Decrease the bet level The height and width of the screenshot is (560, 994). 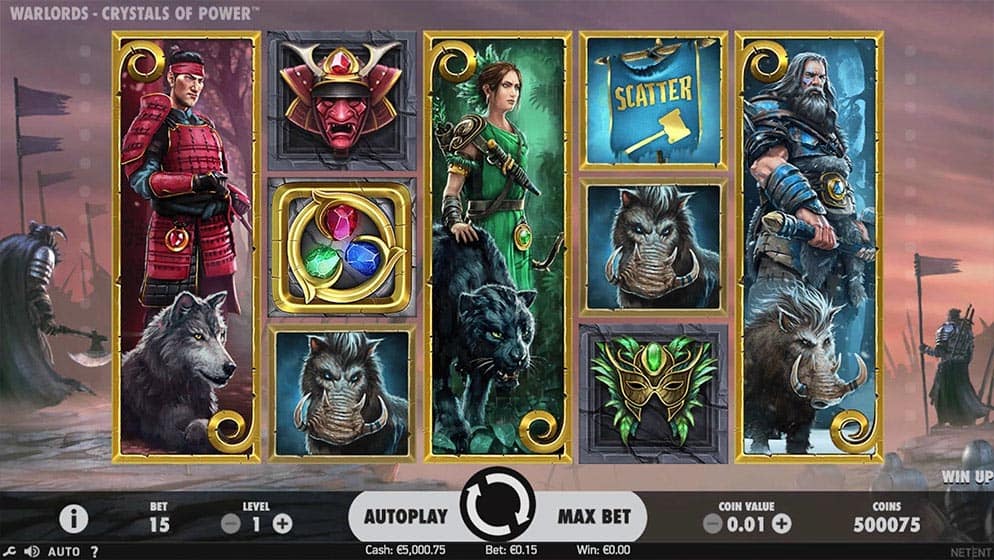click(x=230, y=522)
